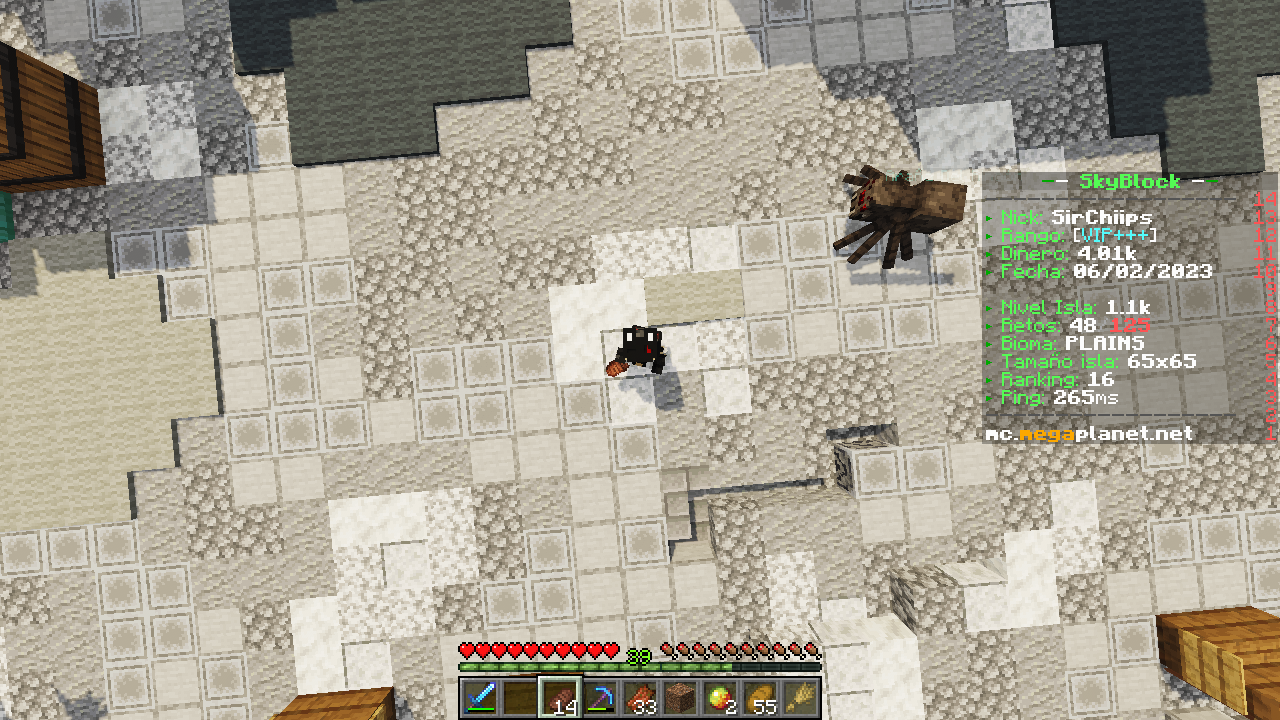
Task: Choose the wheat hotbar slot
Action: point(800,697)
